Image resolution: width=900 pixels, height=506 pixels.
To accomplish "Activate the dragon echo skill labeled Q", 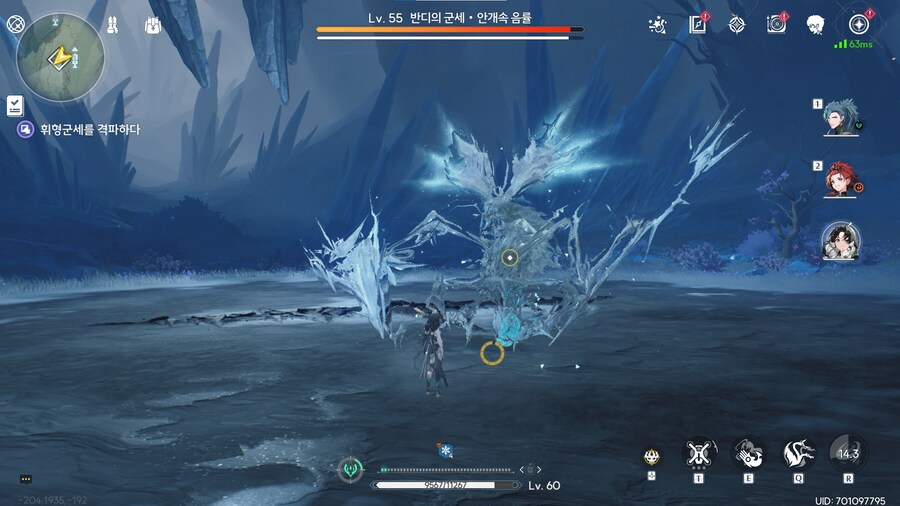I will 797,454.
